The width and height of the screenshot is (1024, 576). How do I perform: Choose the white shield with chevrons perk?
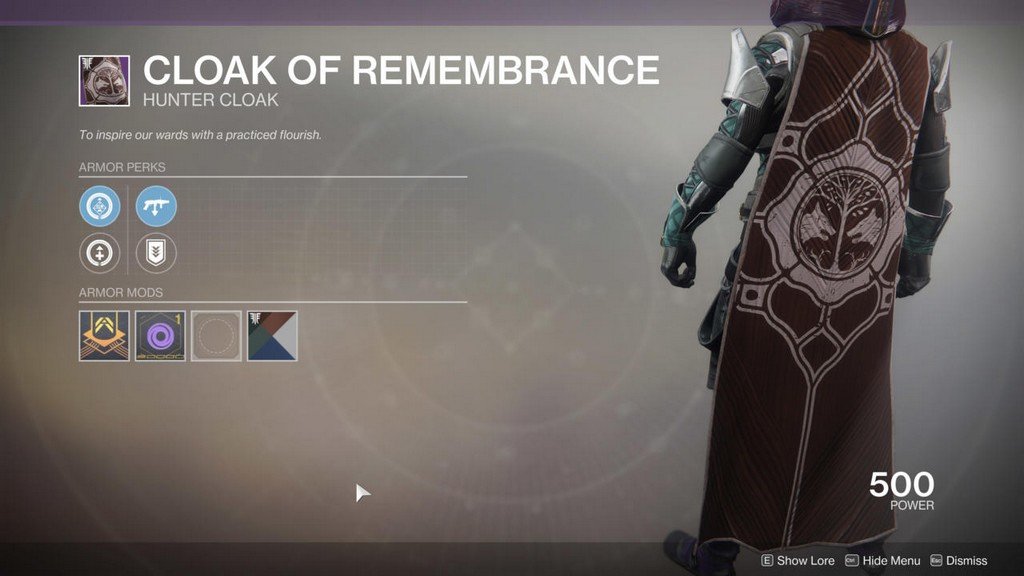point(156,254)
